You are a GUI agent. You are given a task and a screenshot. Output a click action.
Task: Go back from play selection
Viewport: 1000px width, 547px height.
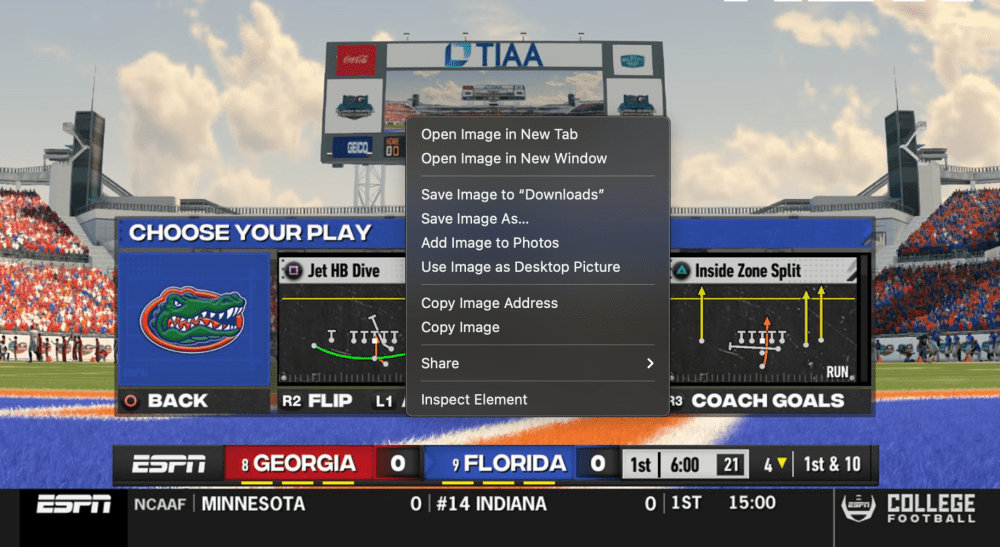click(167, 401)
